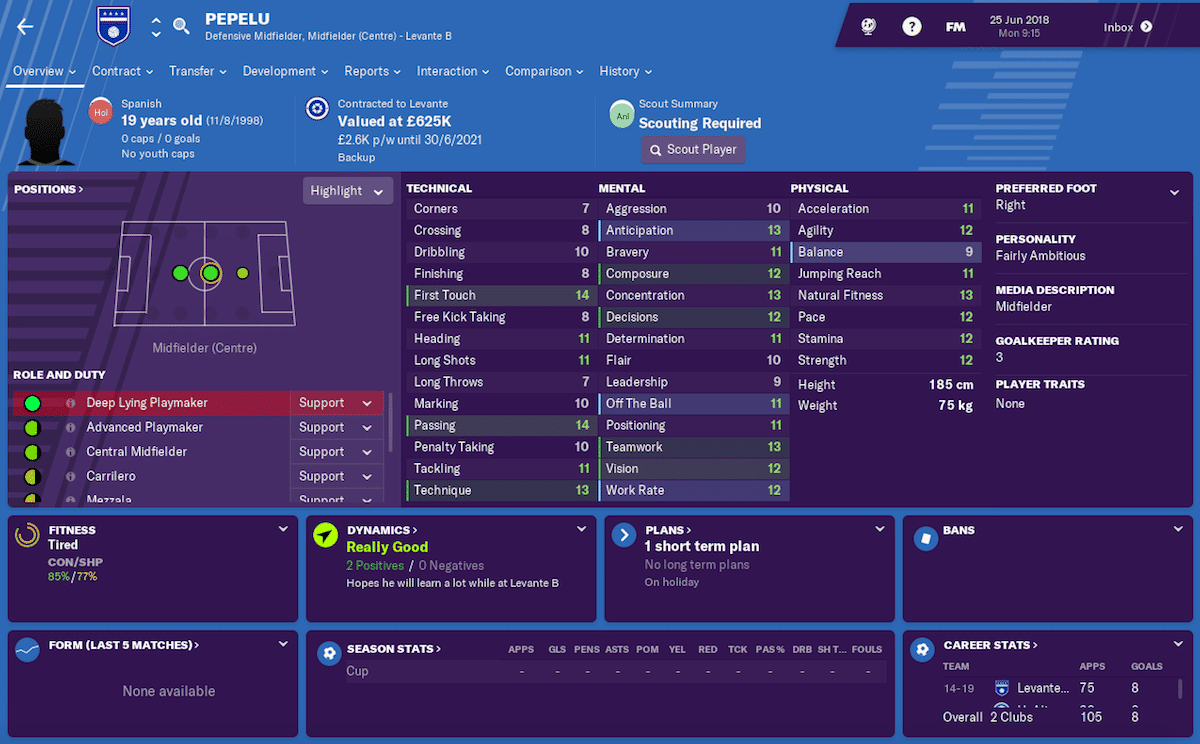Expand the Dynamics panel details
Viewport: 1200px width, 744px height.
(x=582, y=529)
